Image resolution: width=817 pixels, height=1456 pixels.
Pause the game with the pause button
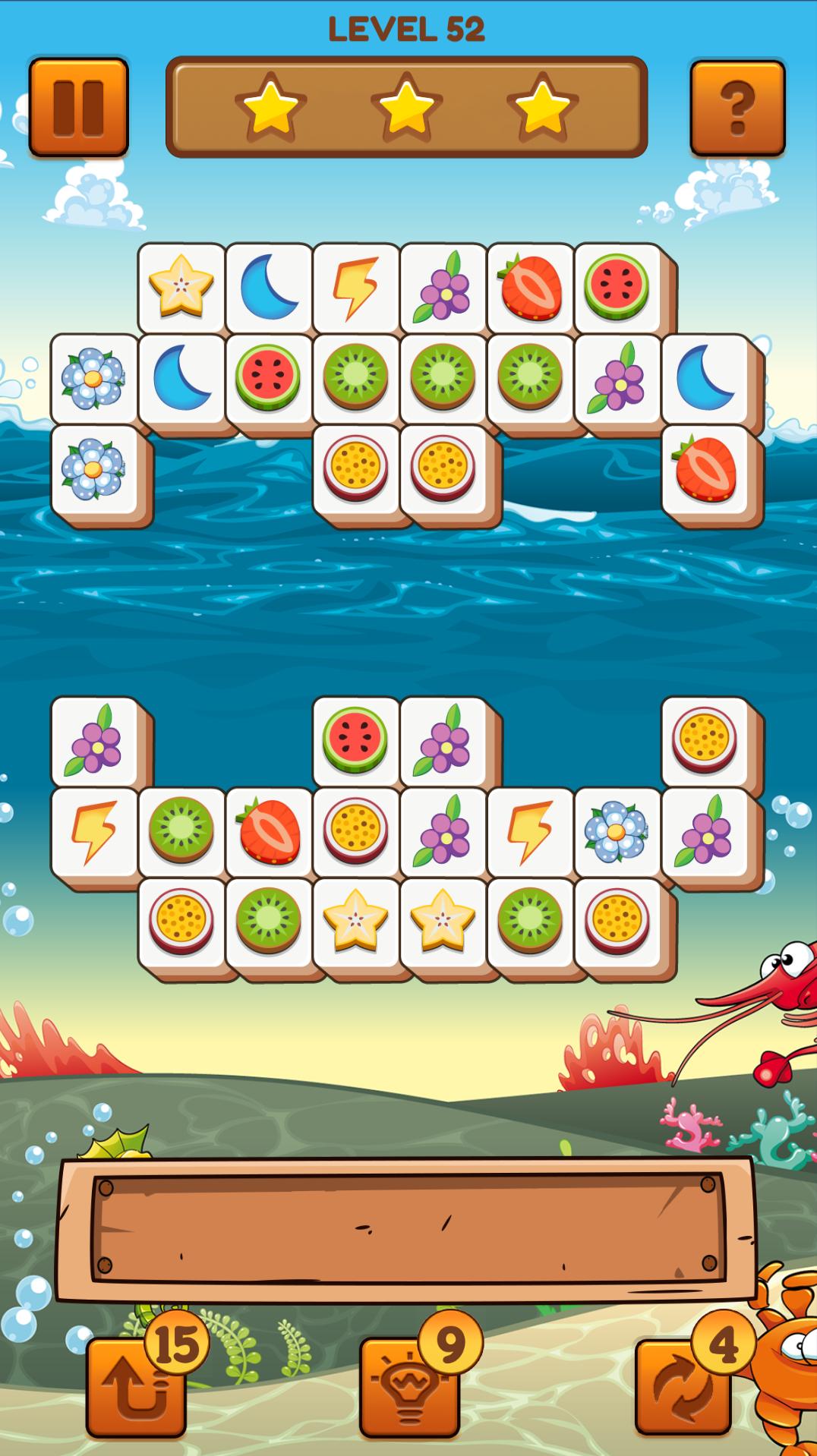tap(78, 107)
